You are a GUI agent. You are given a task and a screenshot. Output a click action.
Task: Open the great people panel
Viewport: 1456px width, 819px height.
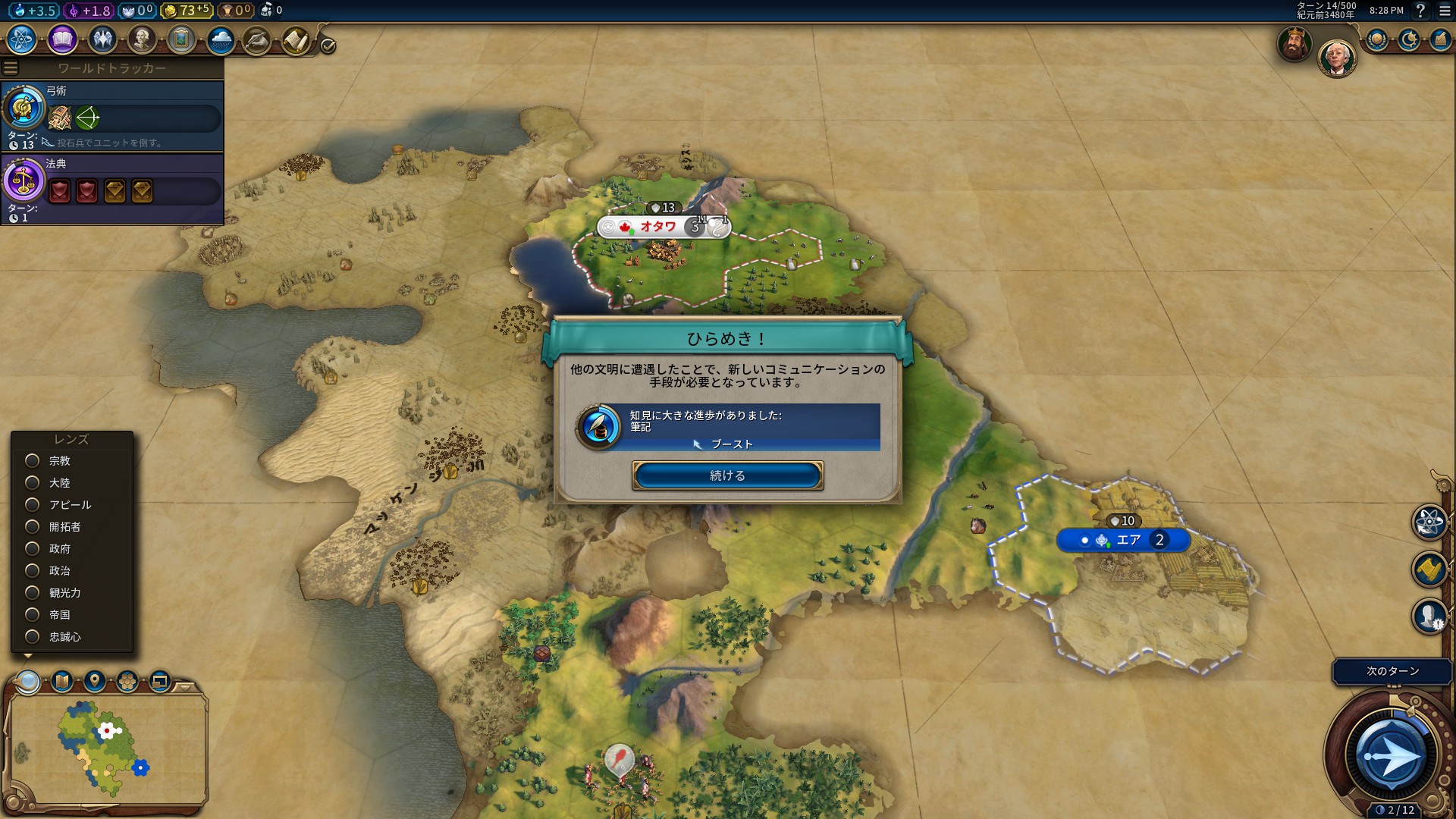point(142,39)
